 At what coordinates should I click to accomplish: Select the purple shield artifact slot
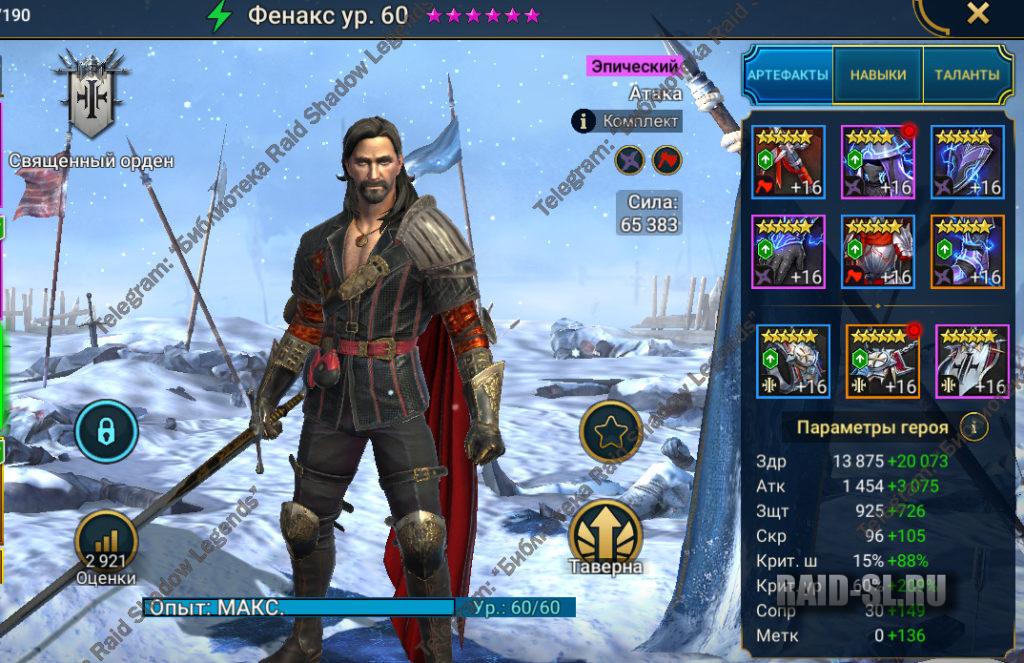tap(966, 162)
